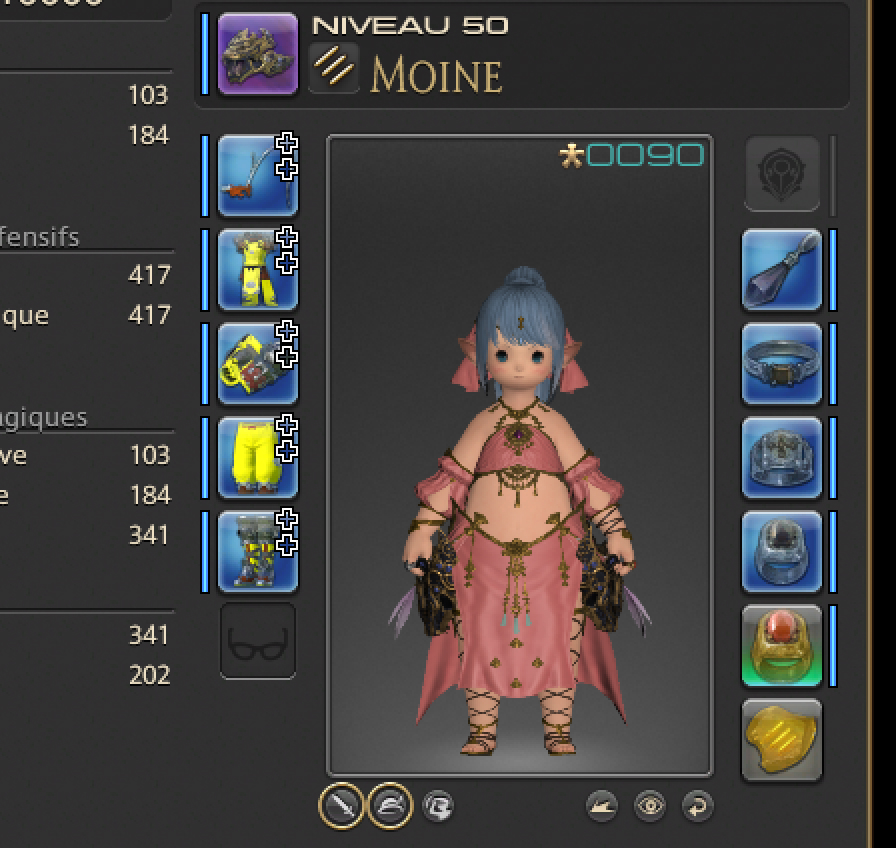Select the purple crystal earring slot
896x848 pixels.
tap(781, 269)
